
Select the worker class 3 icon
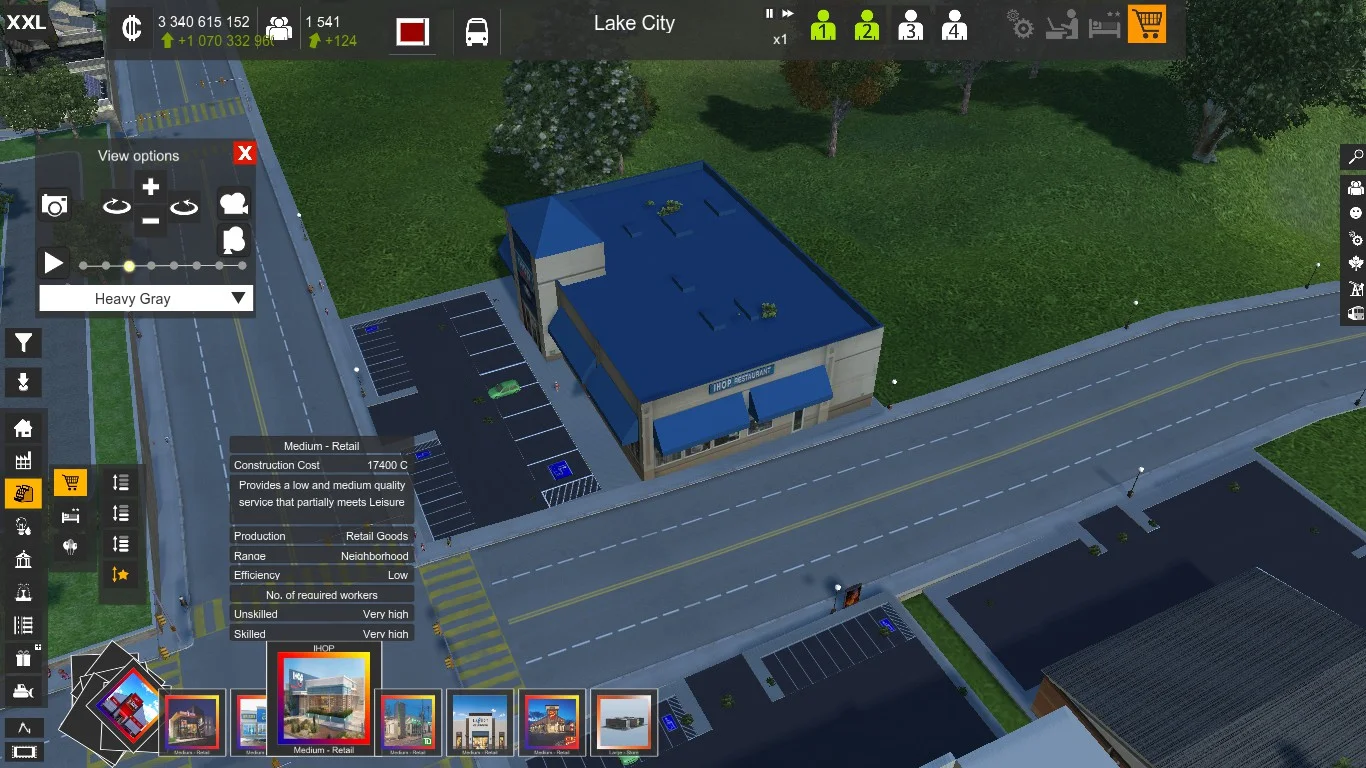(910, 25)
